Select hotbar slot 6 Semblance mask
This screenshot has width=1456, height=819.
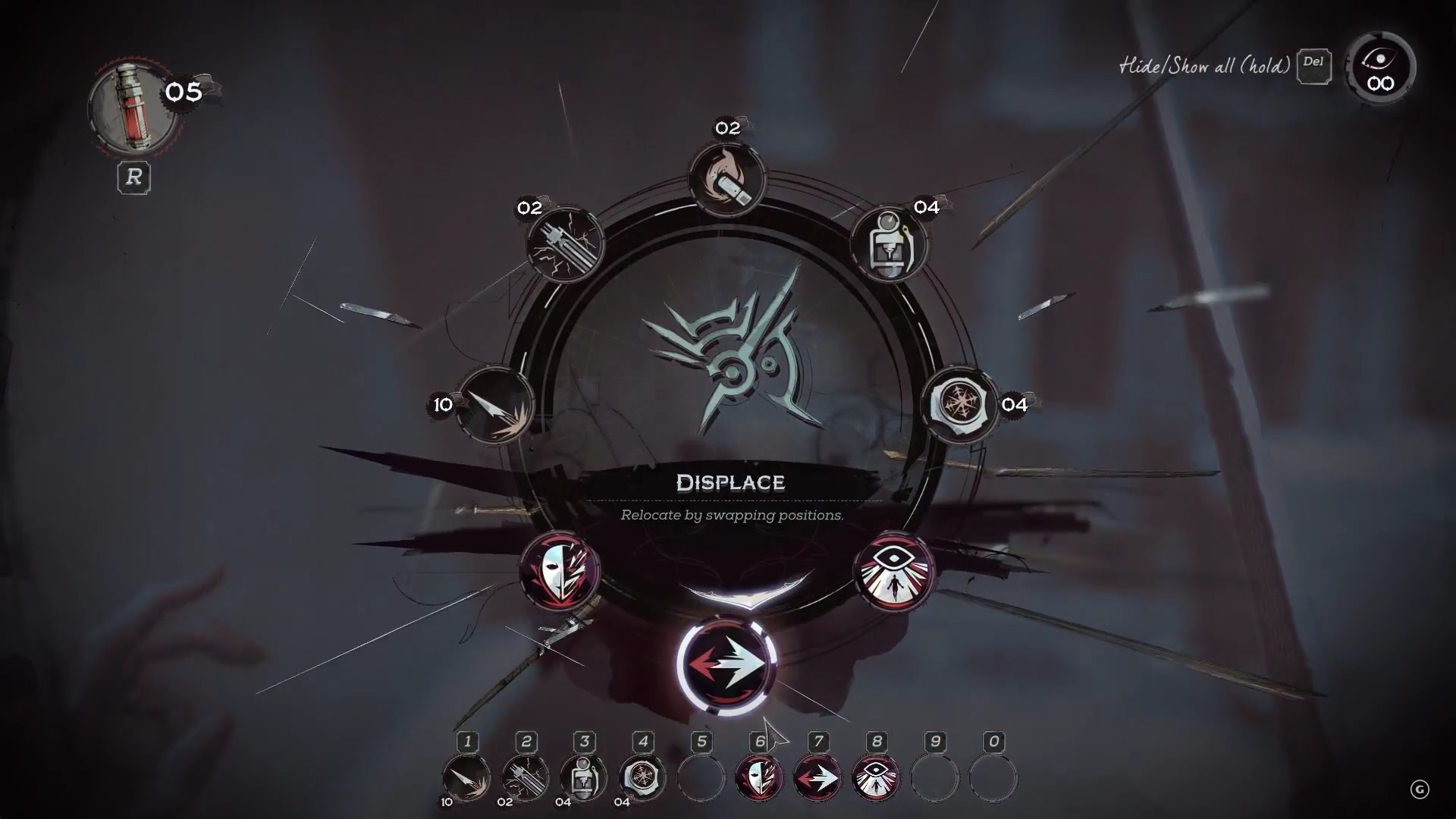[759, 777]
